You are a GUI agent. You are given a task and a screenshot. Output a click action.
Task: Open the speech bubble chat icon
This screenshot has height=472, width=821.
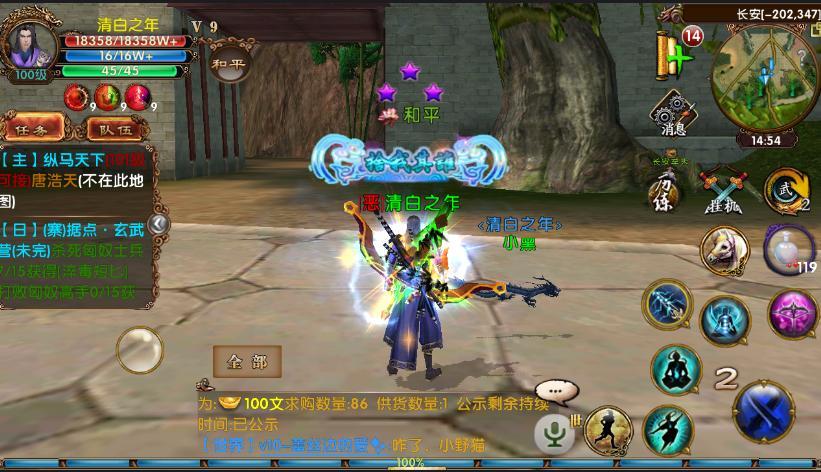coord(553,392)
